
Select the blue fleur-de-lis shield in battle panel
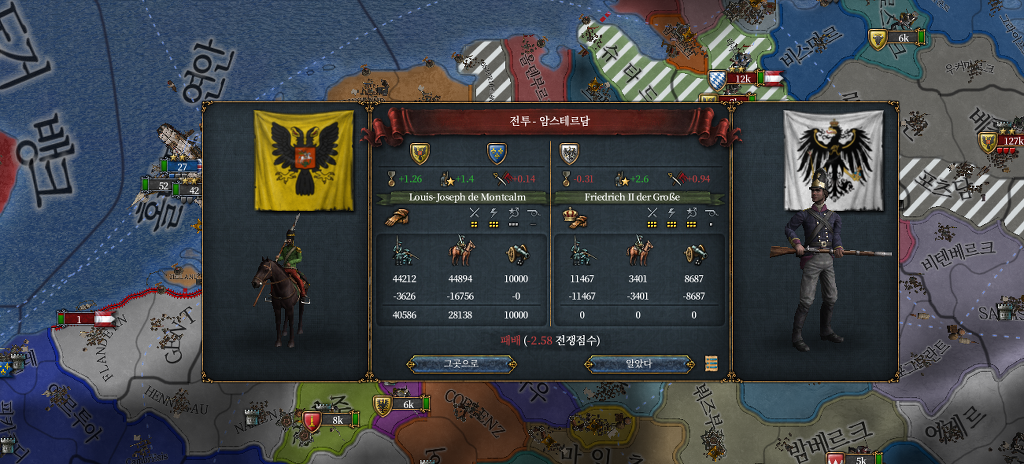(x=497, y=154)
